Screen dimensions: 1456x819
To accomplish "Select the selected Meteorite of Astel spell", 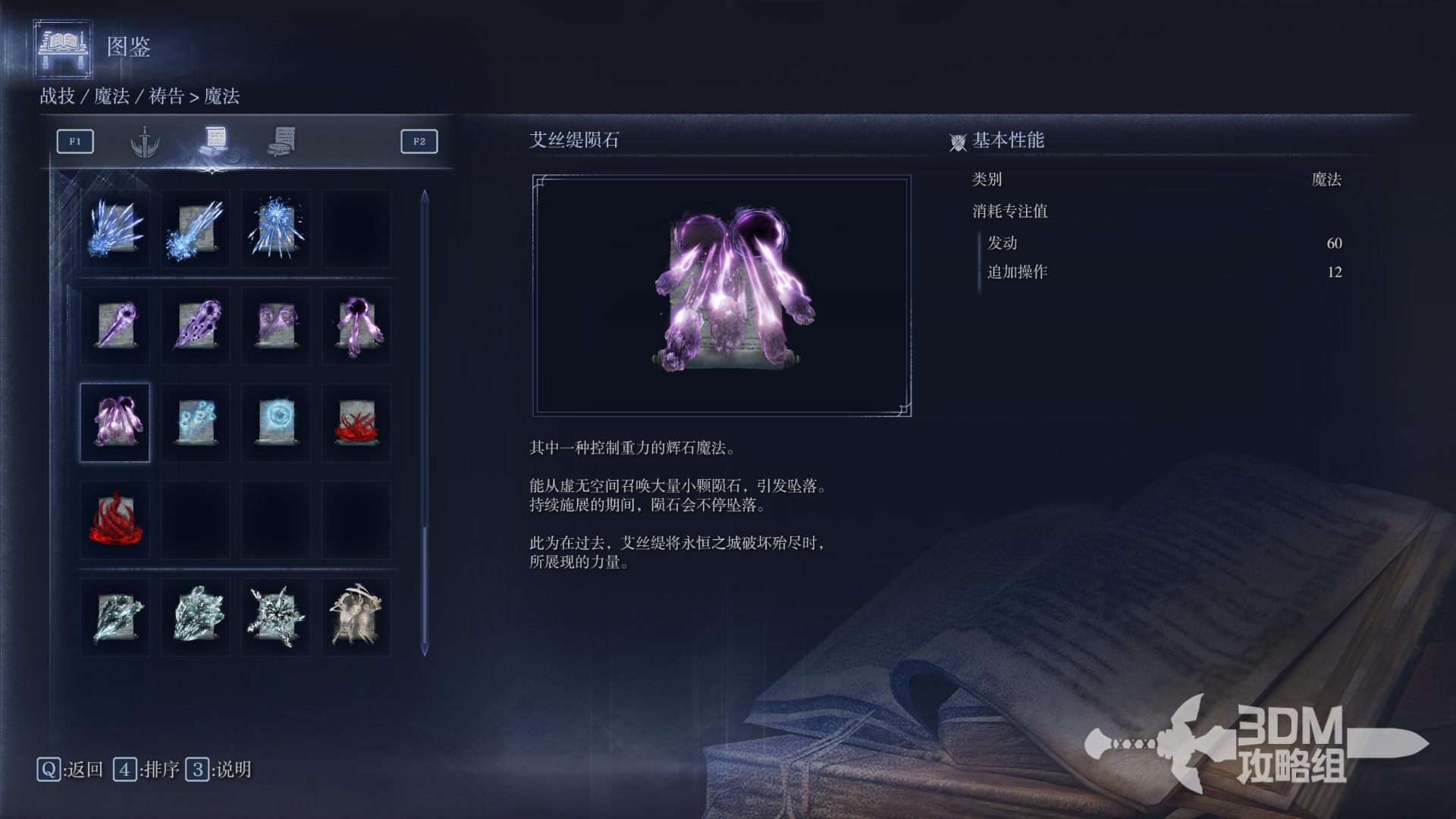I will (115, 422).
